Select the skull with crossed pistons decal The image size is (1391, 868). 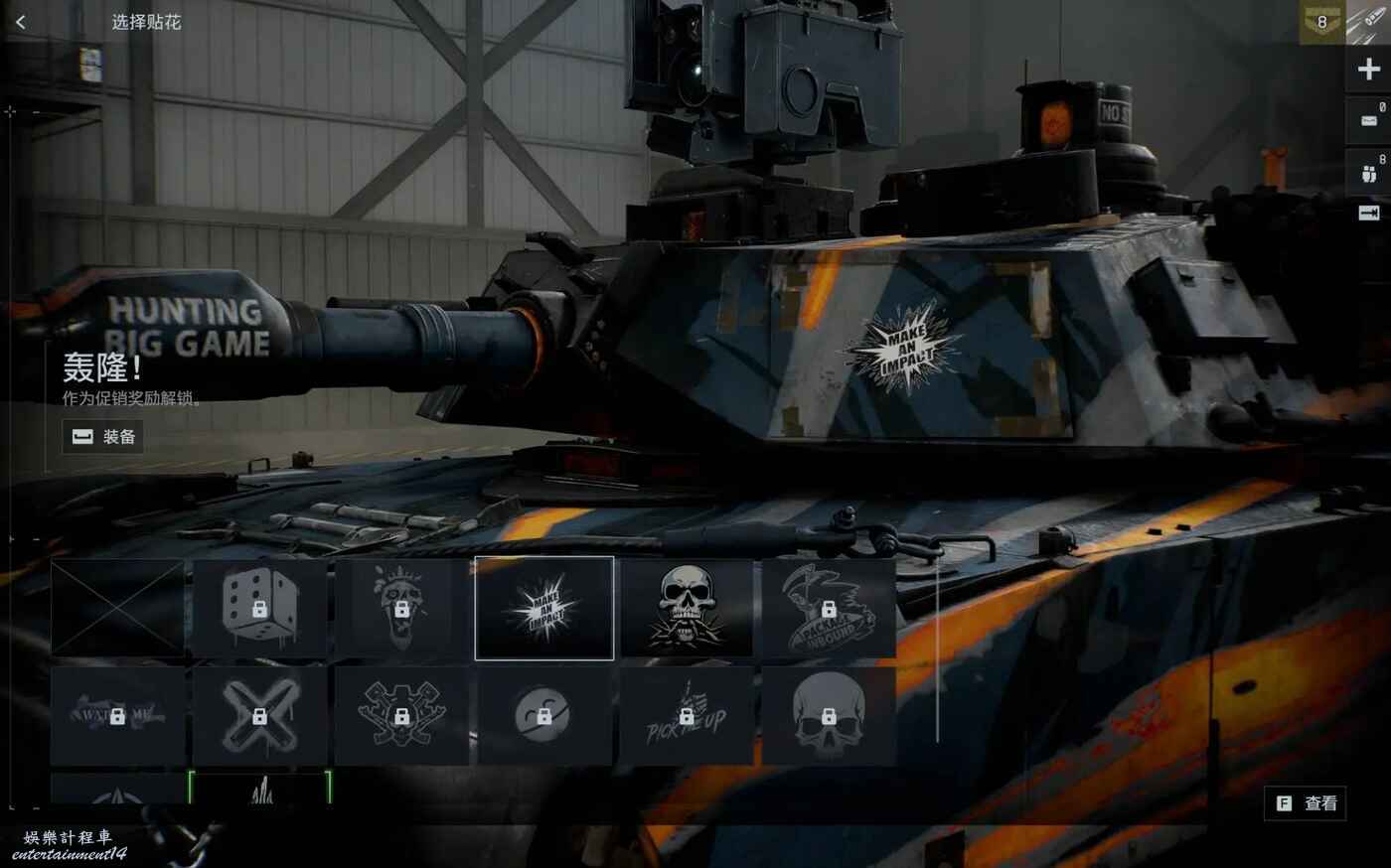(x=401, y=715)
